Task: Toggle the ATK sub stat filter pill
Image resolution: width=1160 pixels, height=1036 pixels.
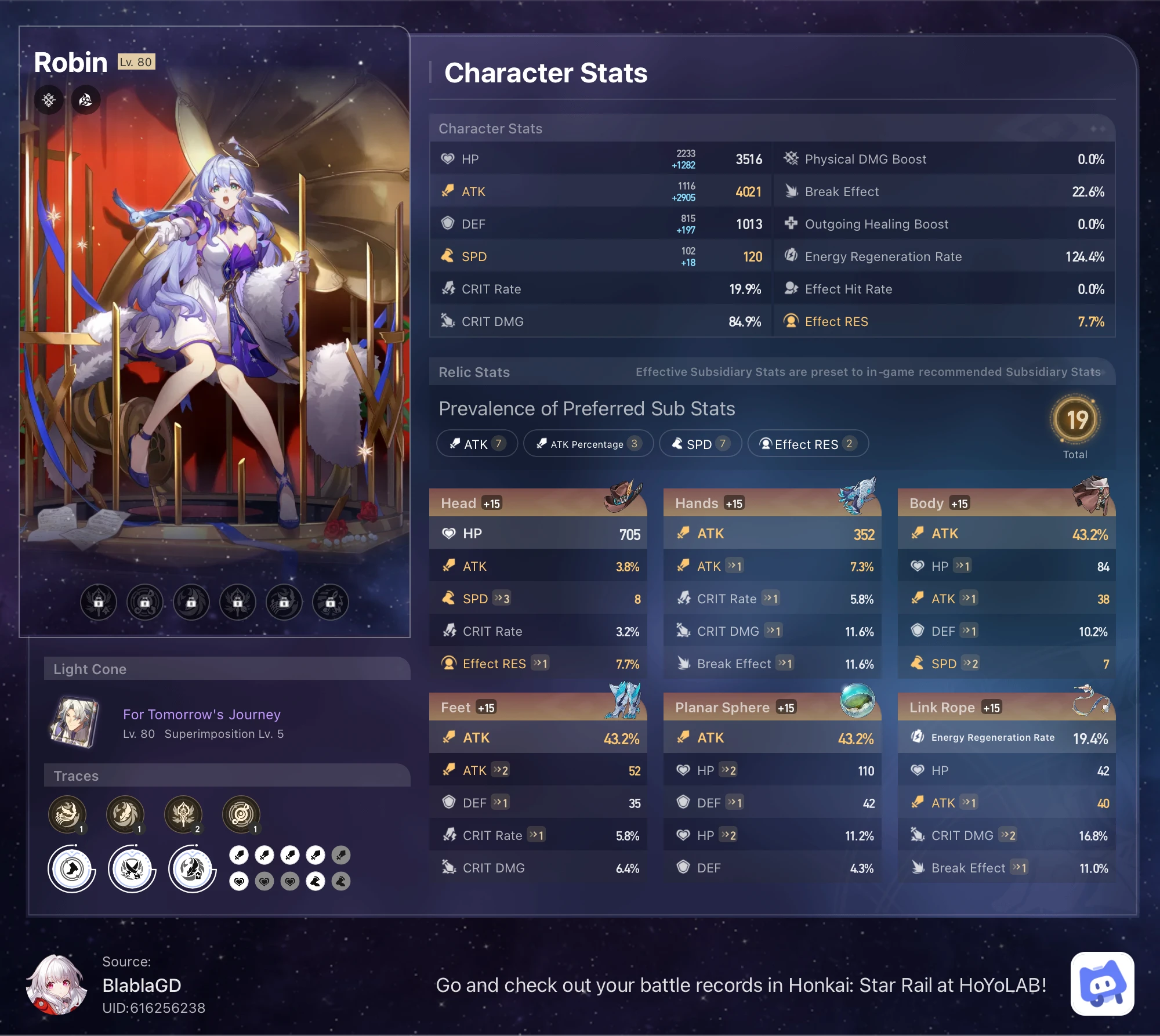Action: tap(476, 444)
